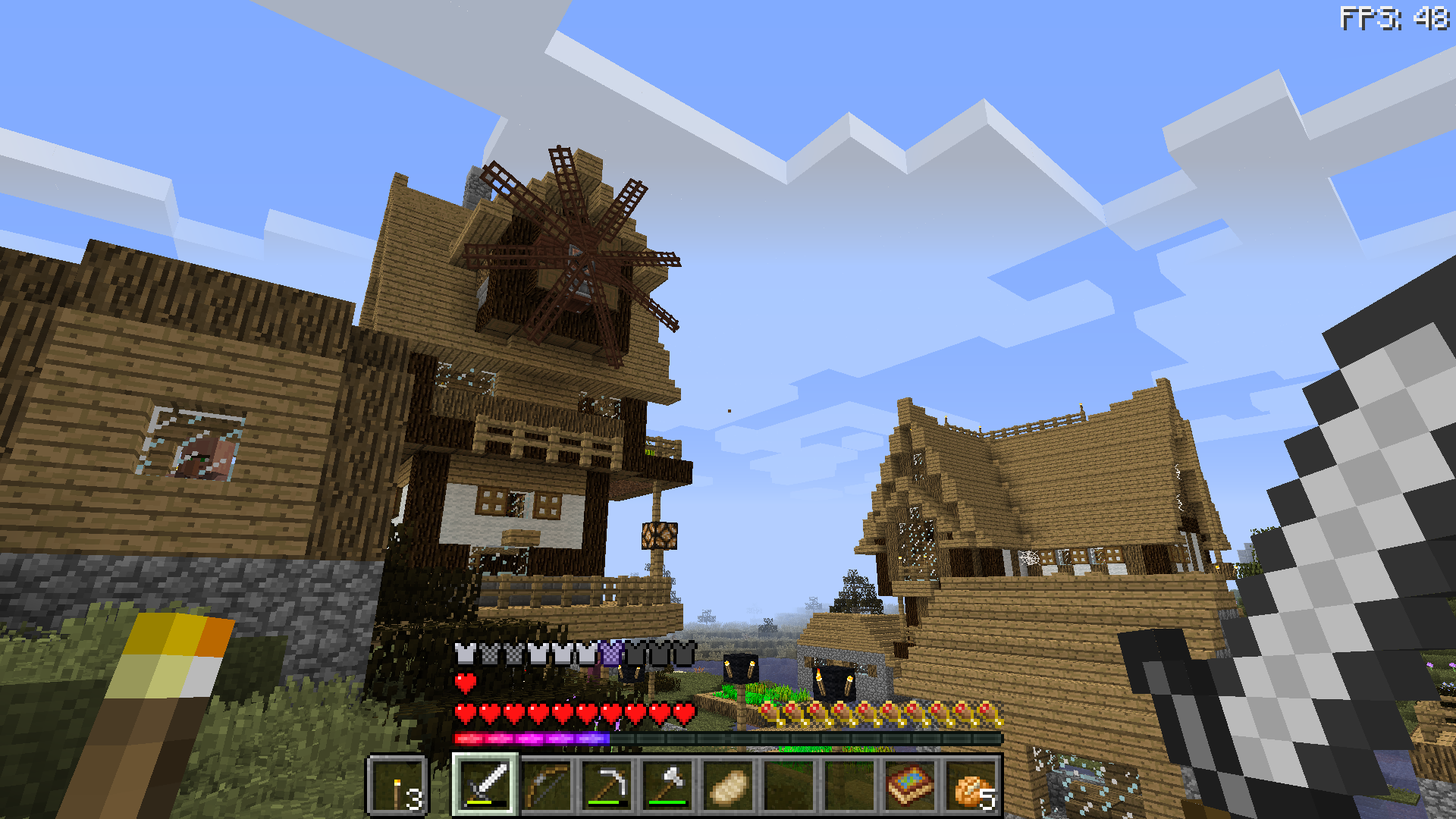This screenshot has width=1456, height=819.
Task: Click the FPS: 48 counter
Action: [1395, 15]
